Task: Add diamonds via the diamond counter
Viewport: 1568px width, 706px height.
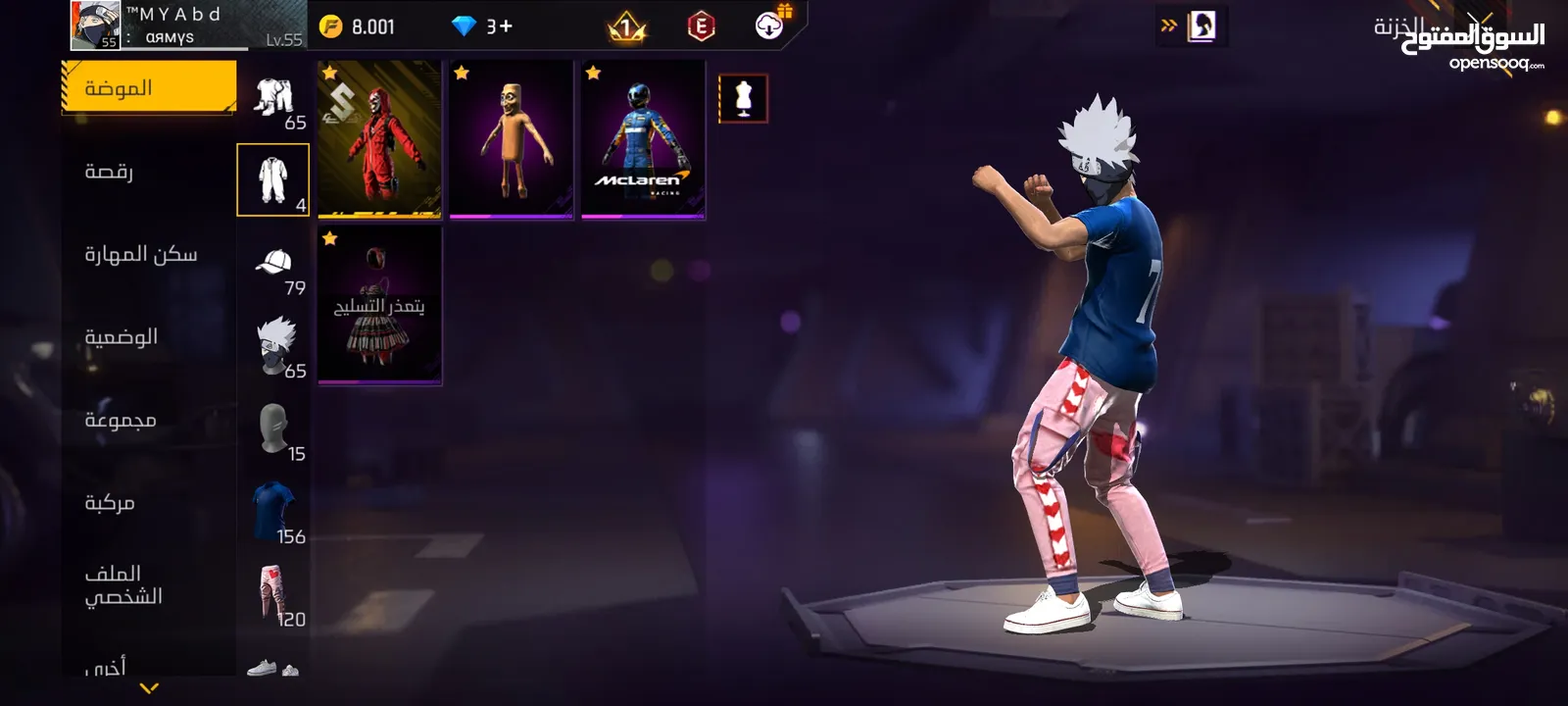Action: click(482, 26)
